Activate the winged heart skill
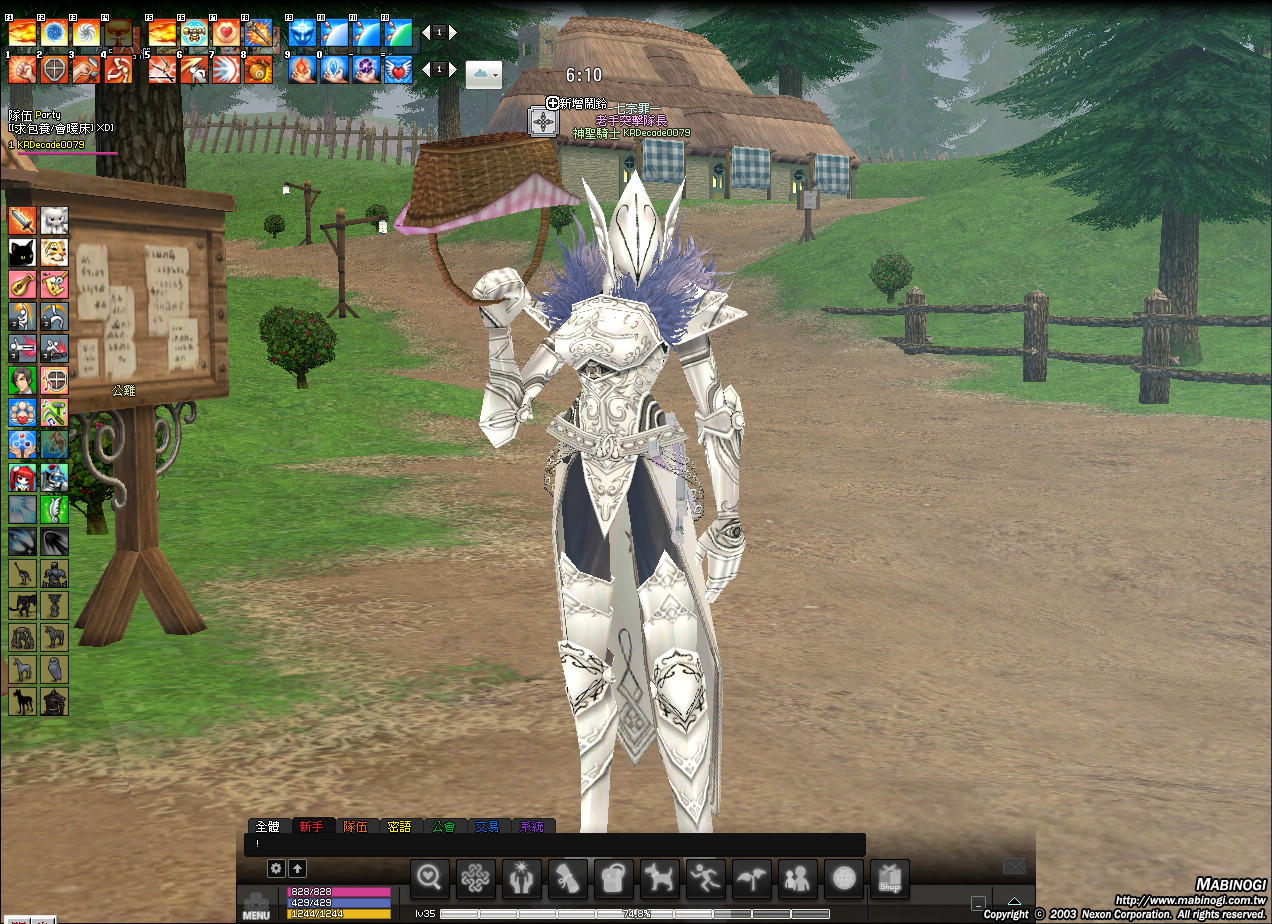1272x924 pixels. [398, 70]
